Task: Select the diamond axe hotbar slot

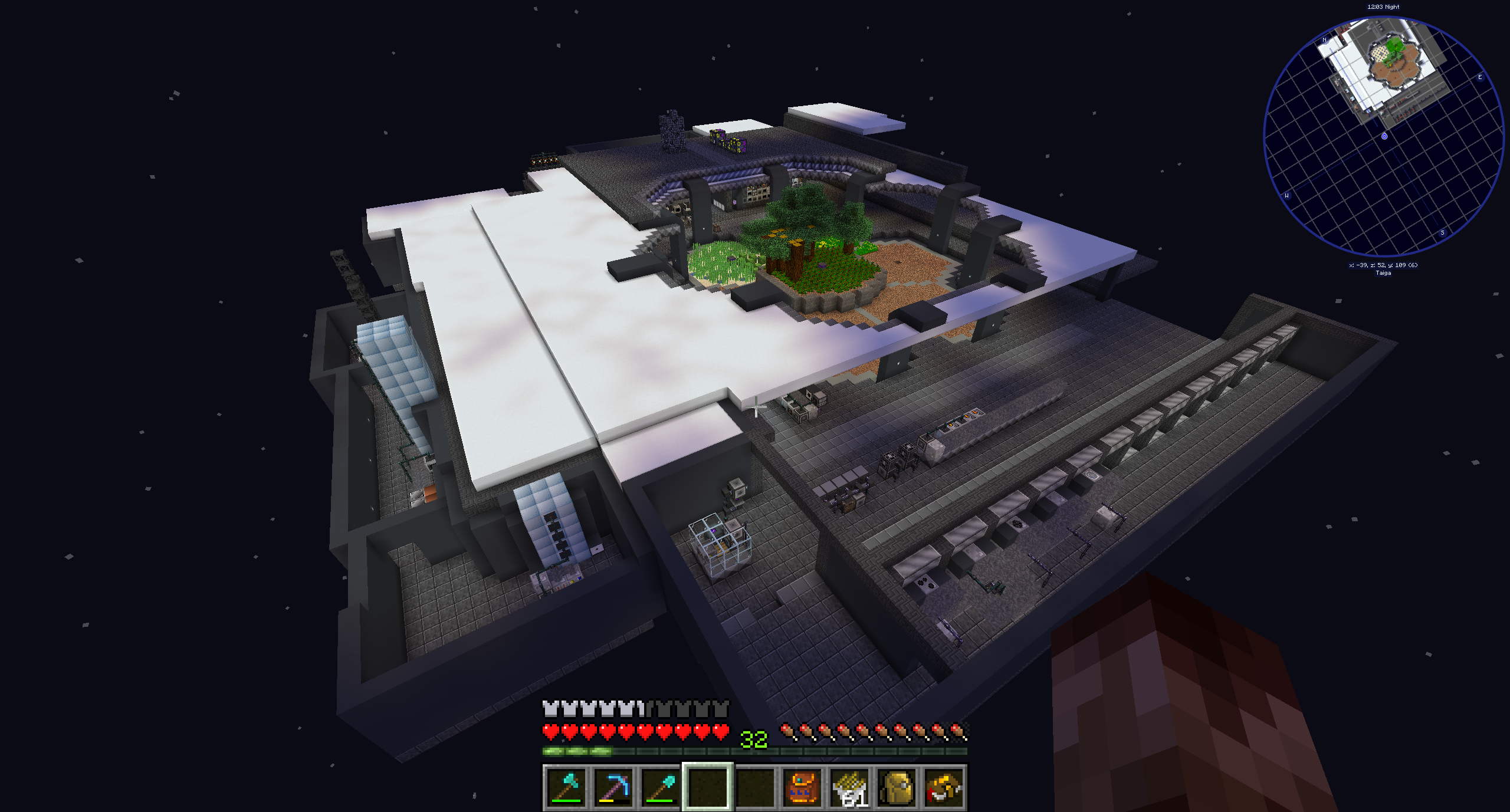Action: 567,787
